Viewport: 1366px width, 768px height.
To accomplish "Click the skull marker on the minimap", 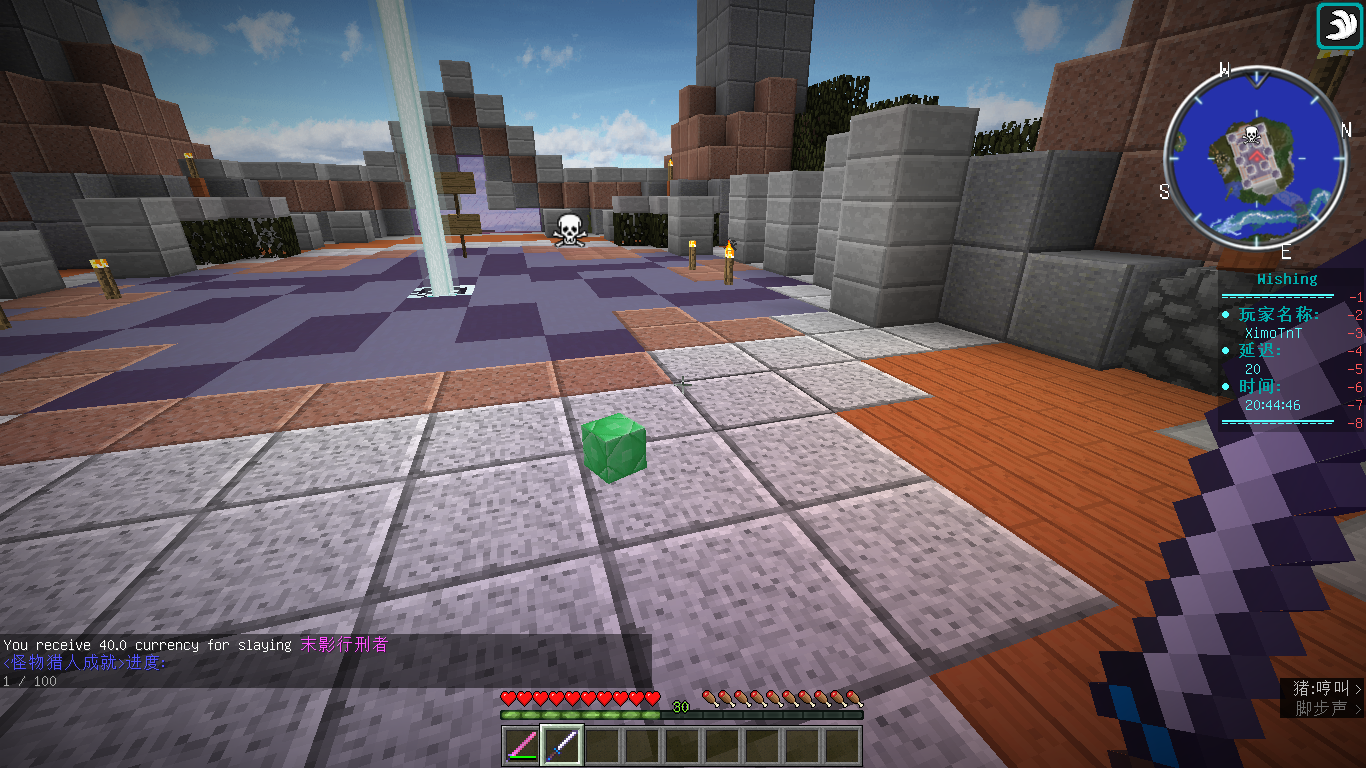I will pos(1250,136).
